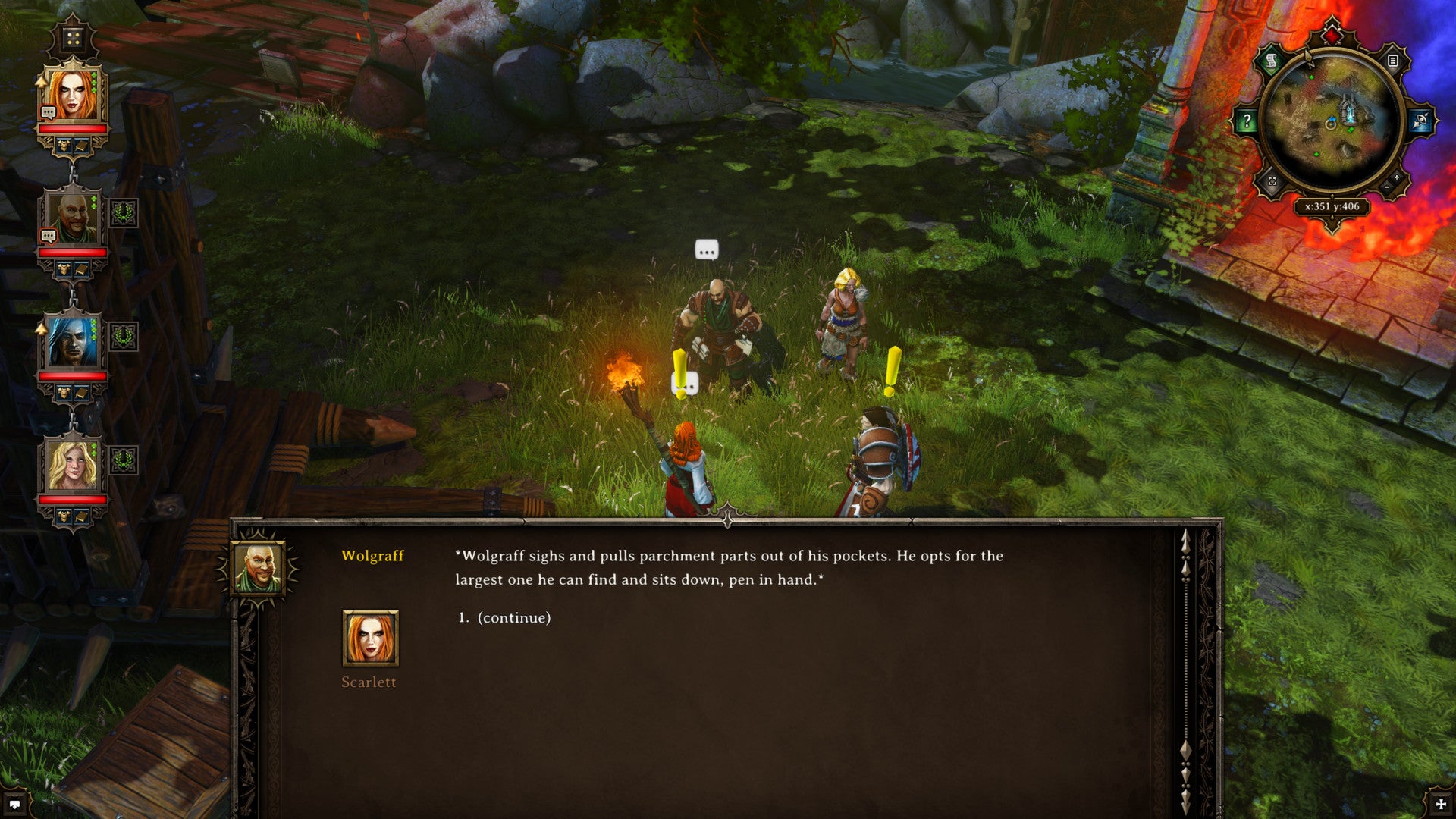The height and width of the screenshot is (819, 1456).
Task: Select the blue-haired companion's party portrait
Action: click(x=72, y=342)
